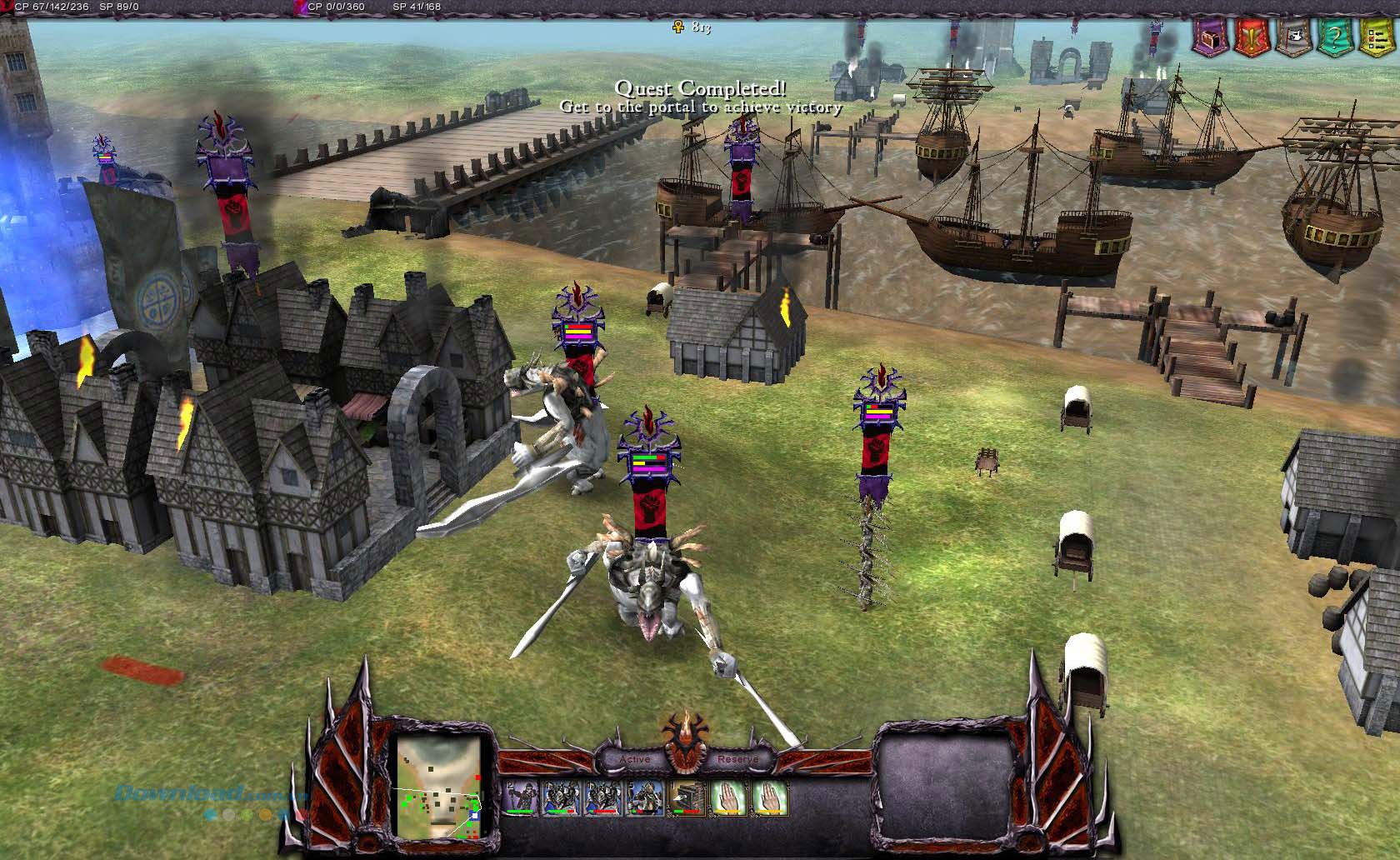Click the siege cart unit card

pyautogui.click(x=685, y=794)
